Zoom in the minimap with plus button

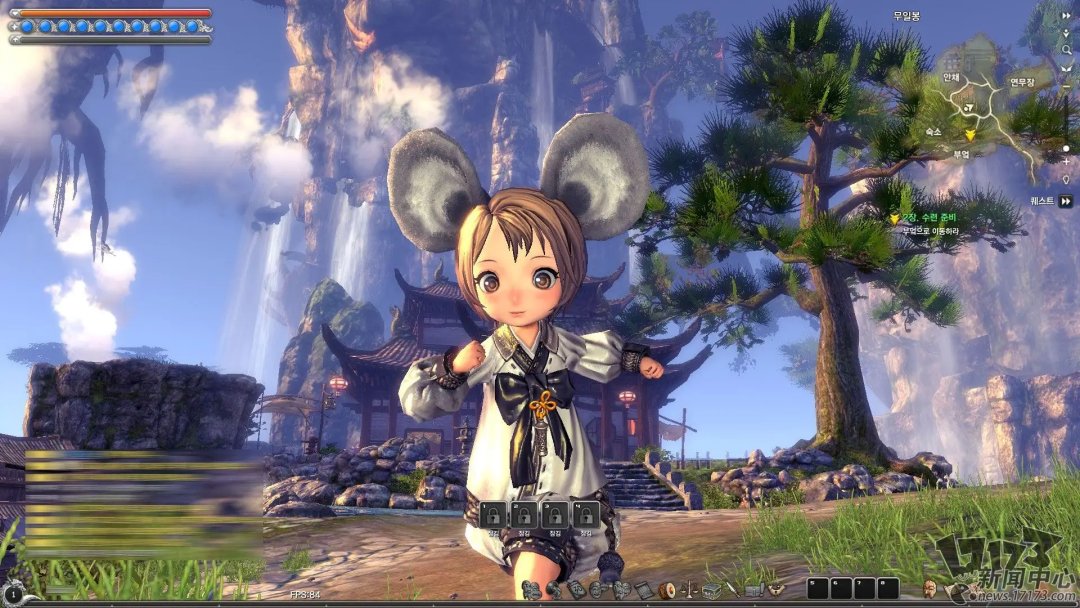1066,162
